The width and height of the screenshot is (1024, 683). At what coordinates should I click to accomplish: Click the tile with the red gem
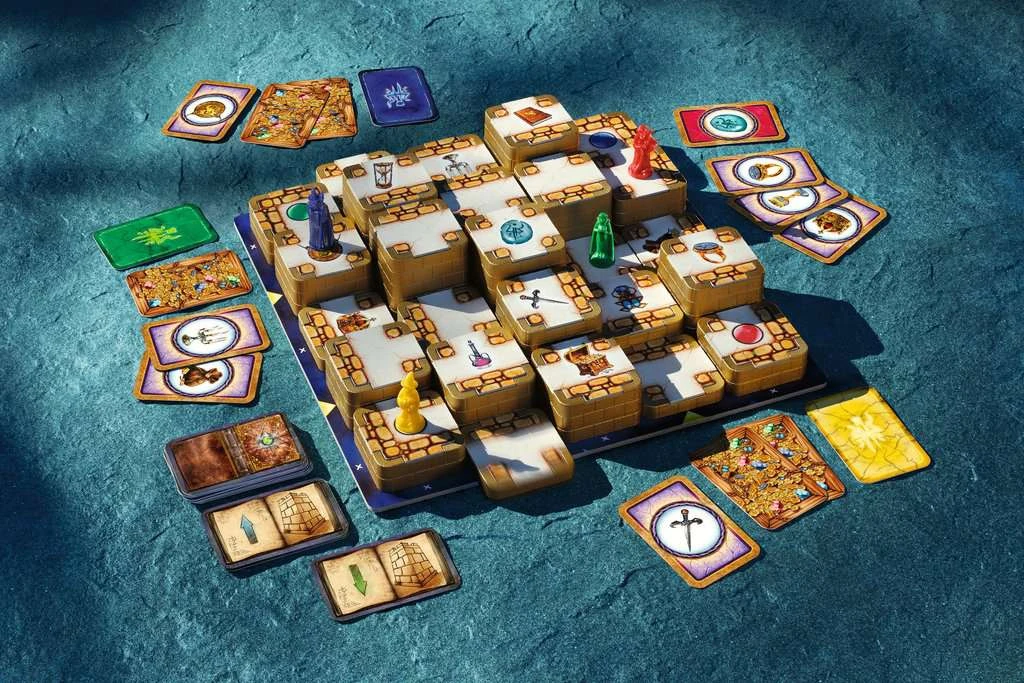[x=747, y=334]
